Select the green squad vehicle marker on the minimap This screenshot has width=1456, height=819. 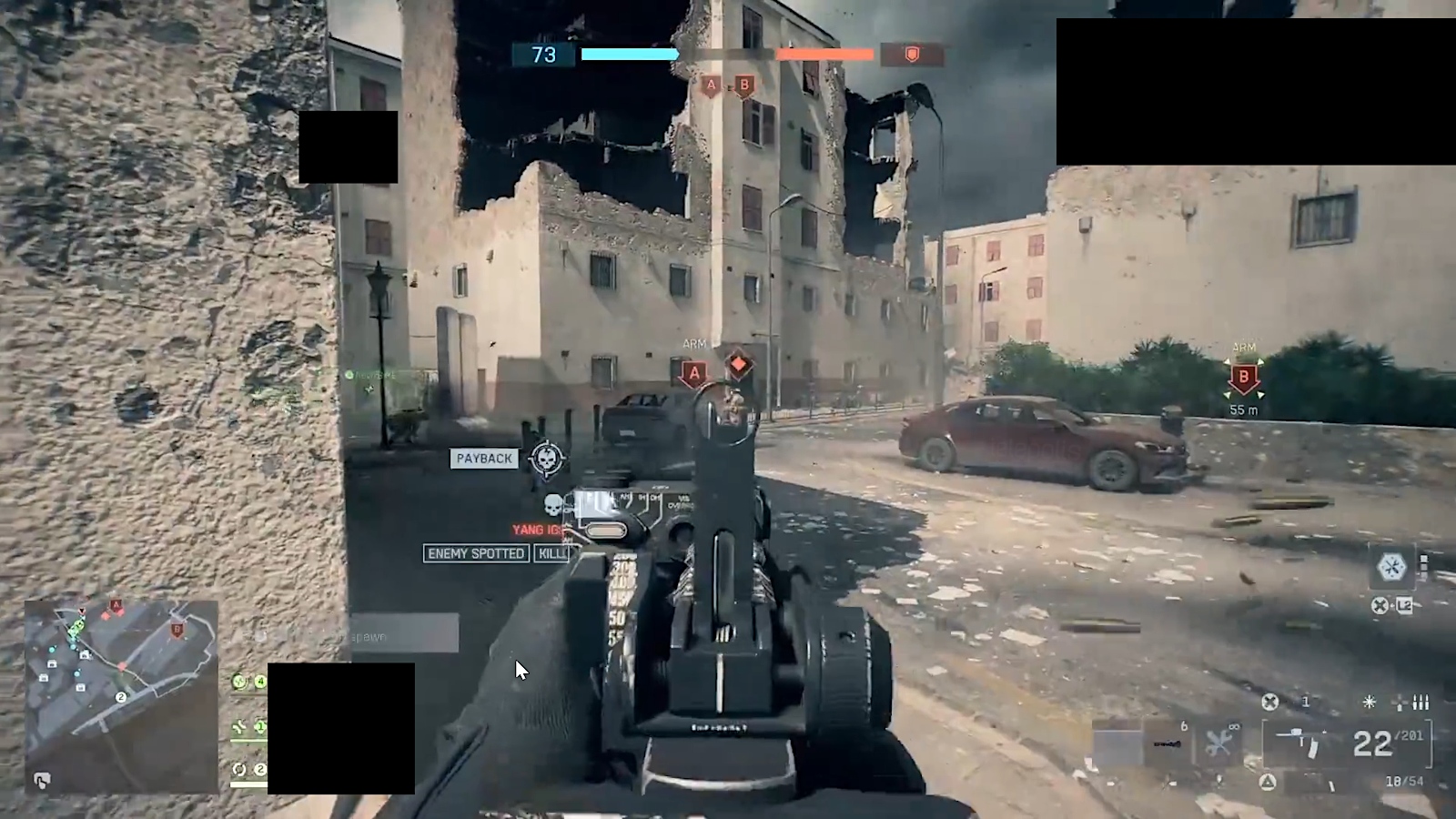[76, 628]
